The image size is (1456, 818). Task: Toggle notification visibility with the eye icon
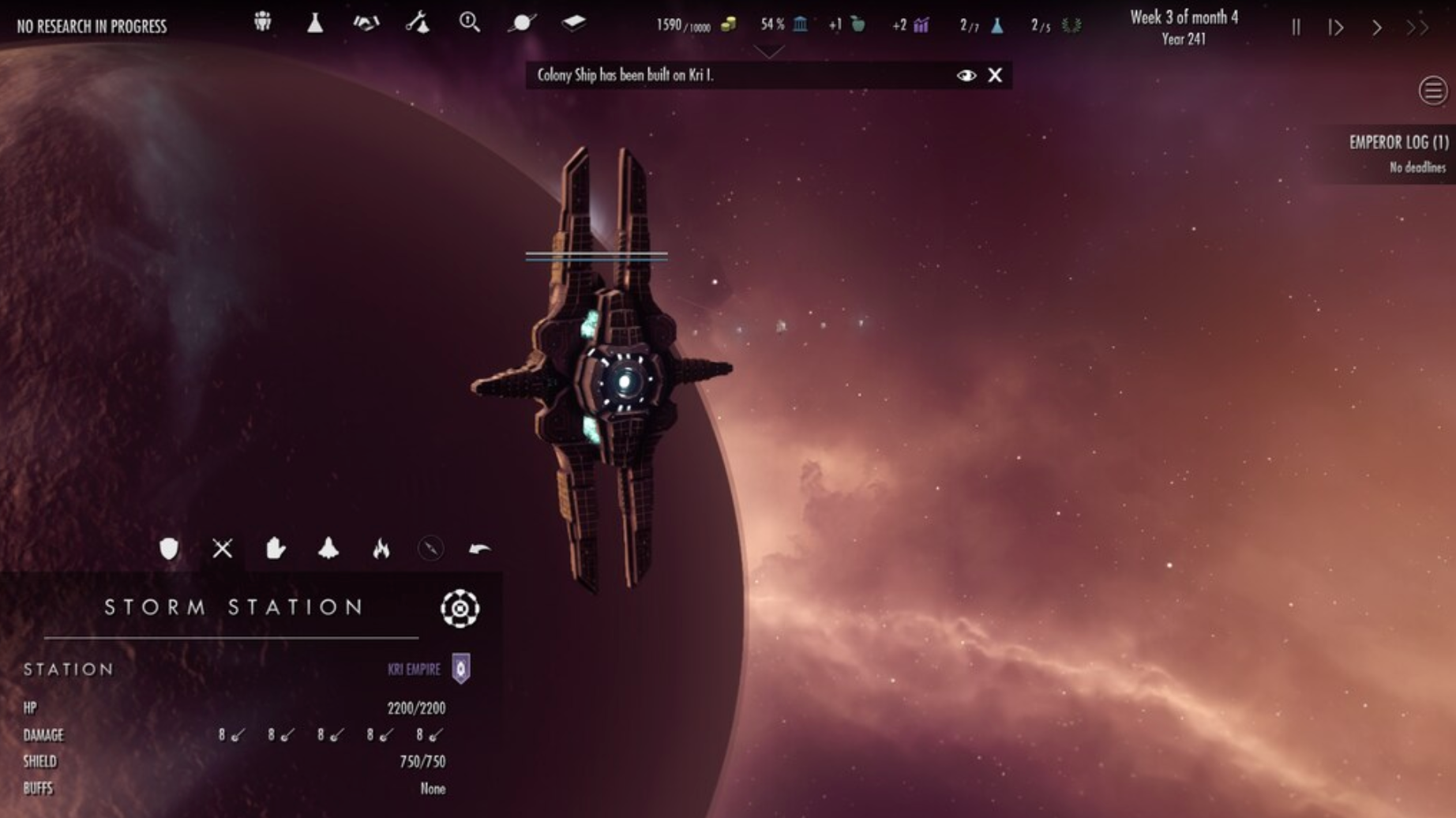tap(965, 75)
